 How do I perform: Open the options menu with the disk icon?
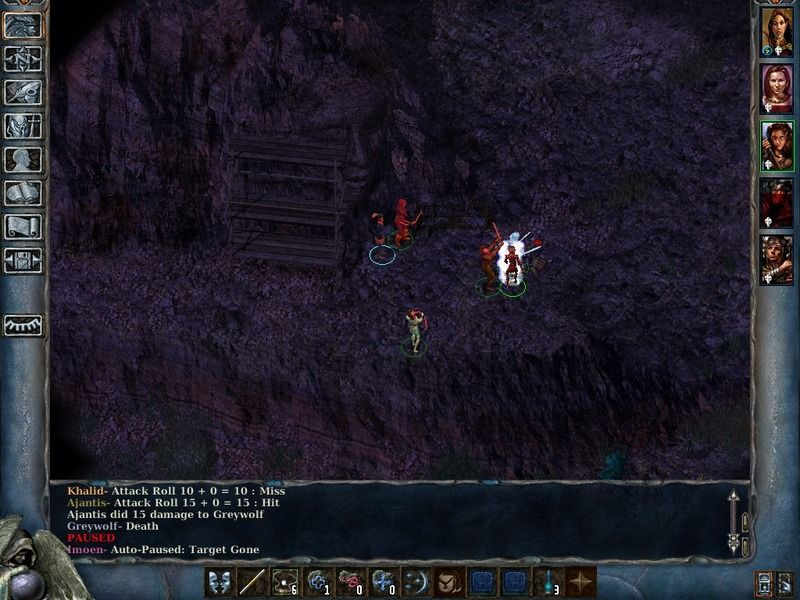[24, 260]
